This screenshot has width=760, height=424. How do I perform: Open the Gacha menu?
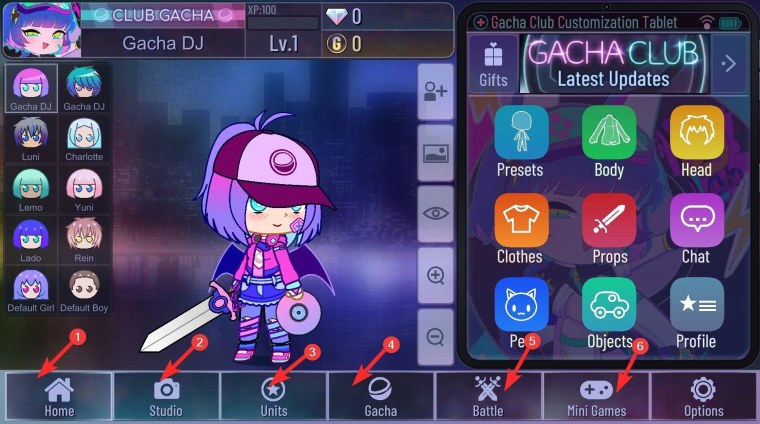pos(380,396)
